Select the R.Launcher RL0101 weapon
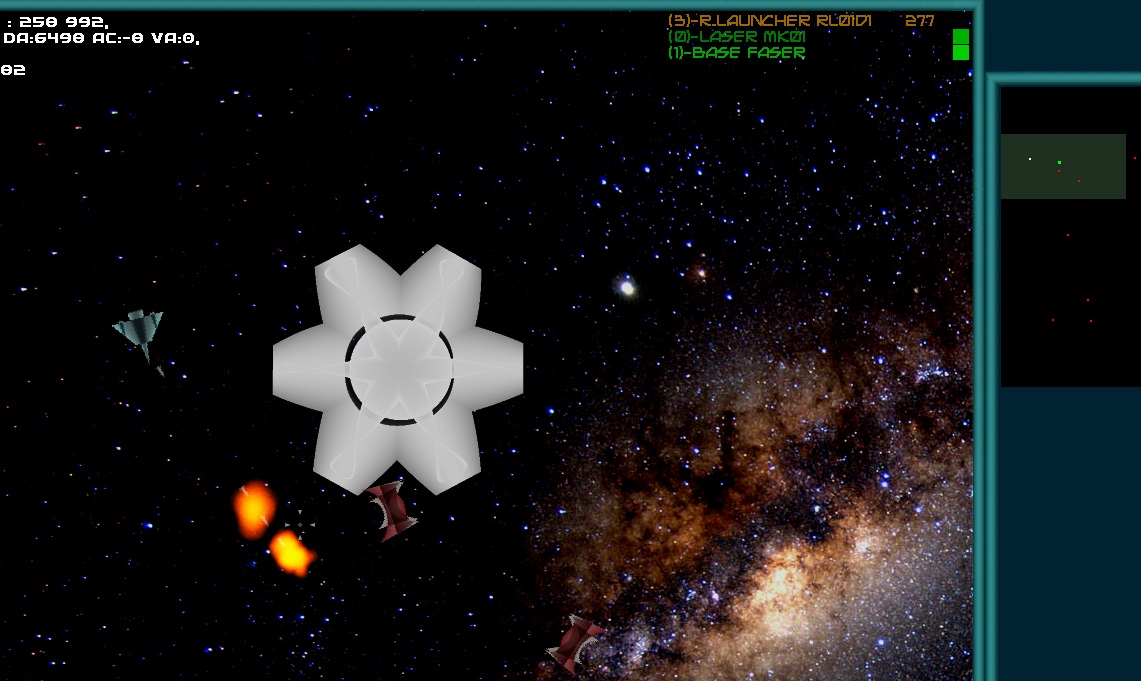This screenshot has height=681, width=1141. point(768,20)
